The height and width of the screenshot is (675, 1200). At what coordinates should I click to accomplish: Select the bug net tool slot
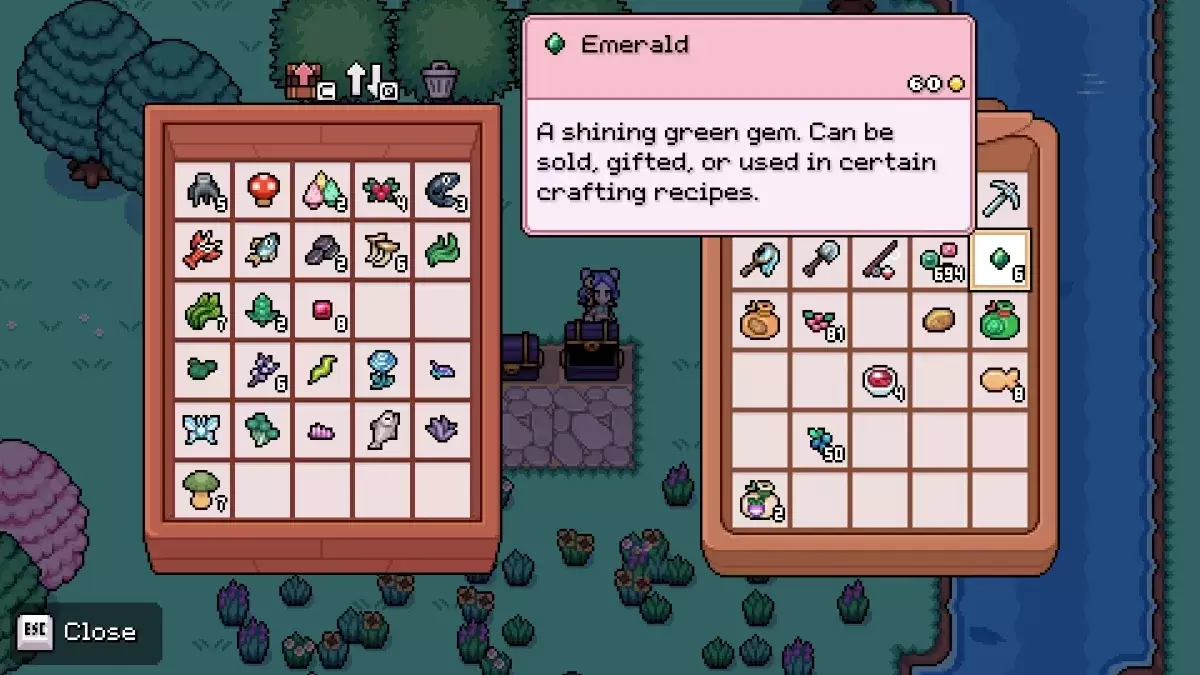pos(761,259)
